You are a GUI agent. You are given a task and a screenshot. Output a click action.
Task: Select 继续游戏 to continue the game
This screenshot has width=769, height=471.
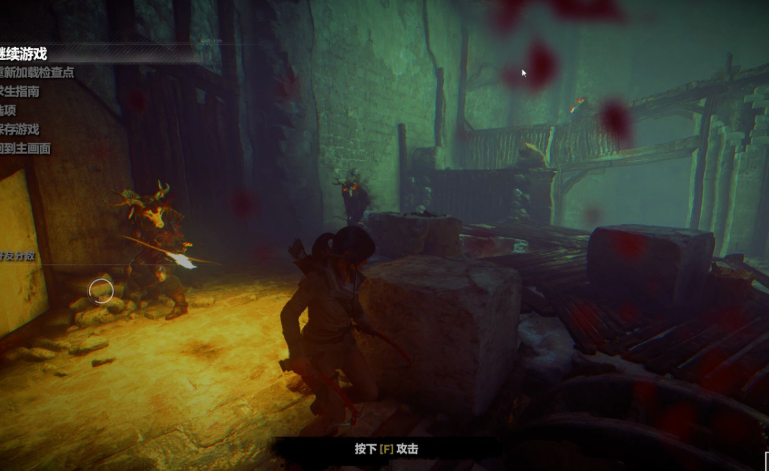(x=24, y=54)
